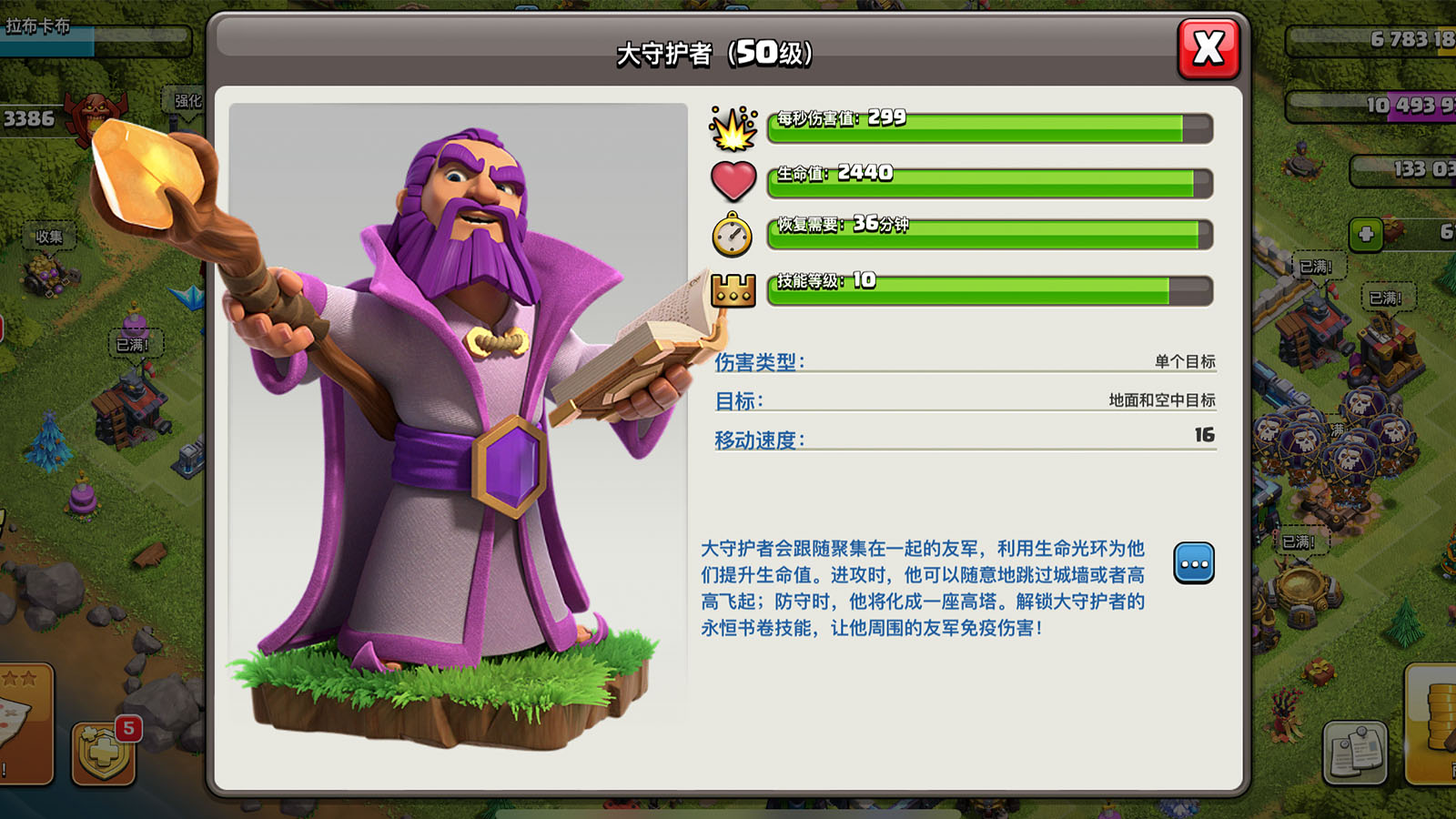Viewport: 1456px width, 819px height.
Task: Tap the 收集 collect bubble
Action: click(49, 237)
